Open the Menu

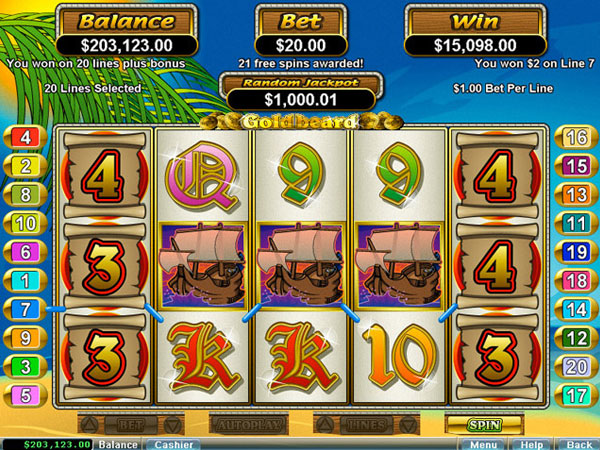(x=483, y=443)
